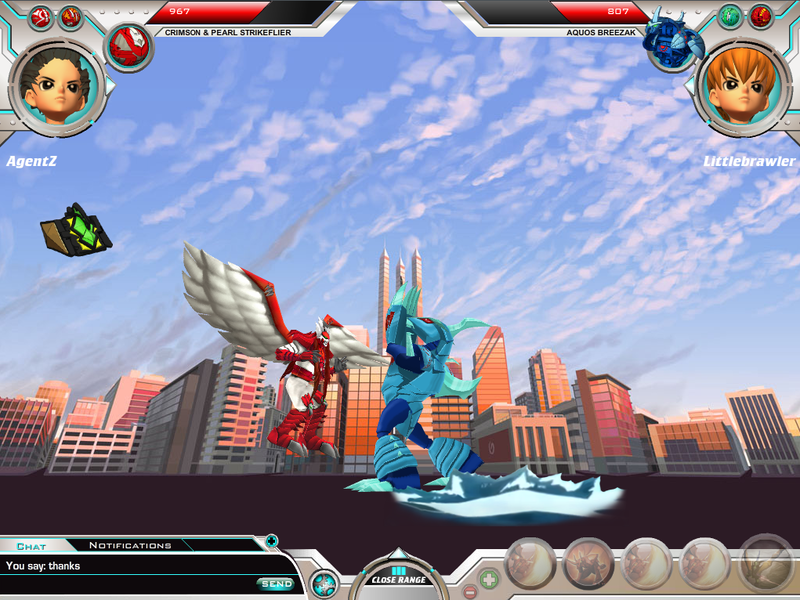Select the Close Range indicator button
Image resolution: width=800 pixels, height=600 pixels.
[x=399, y=577]
